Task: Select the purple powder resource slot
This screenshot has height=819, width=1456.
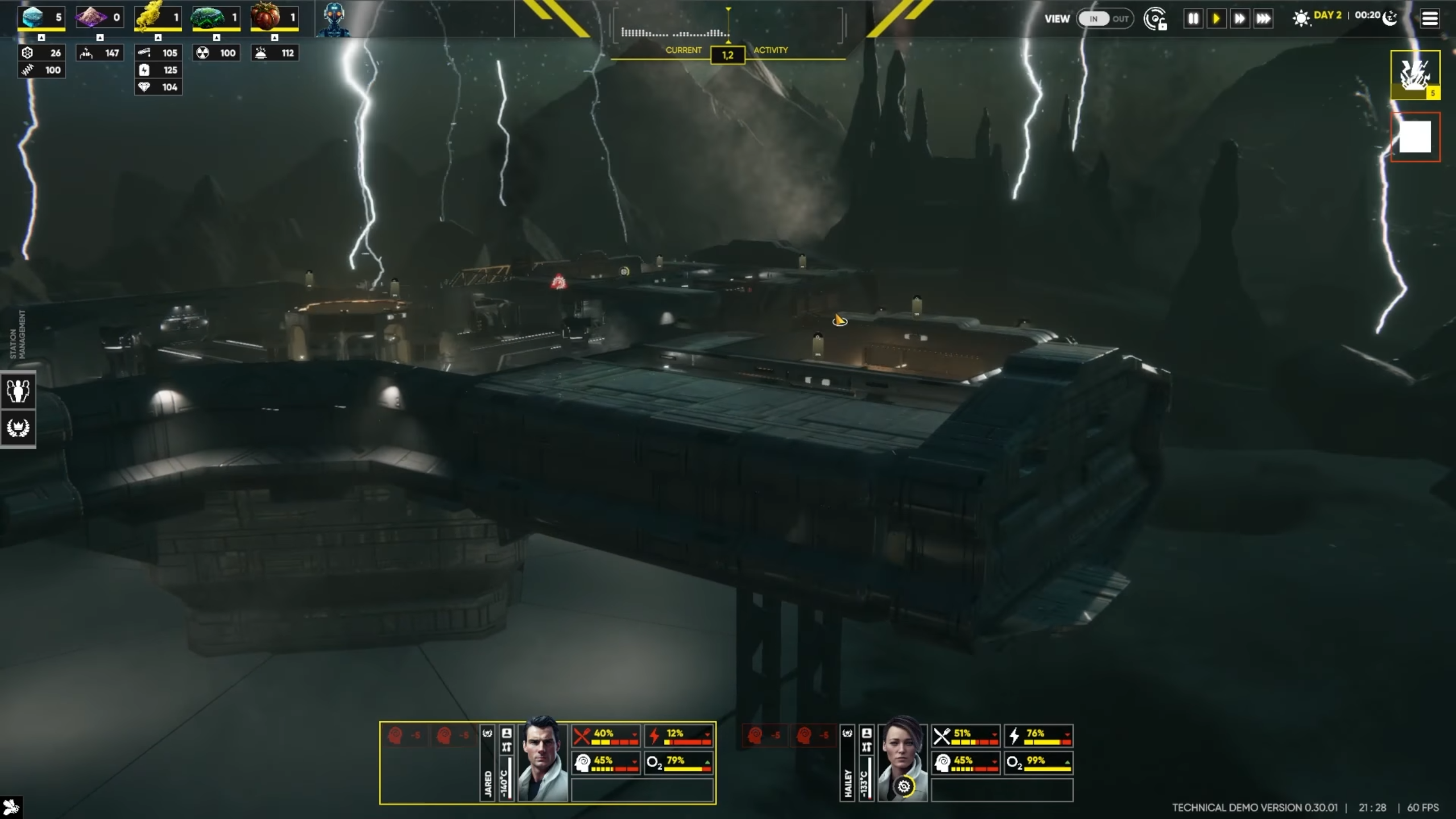Action: click(x=99, y=17)
